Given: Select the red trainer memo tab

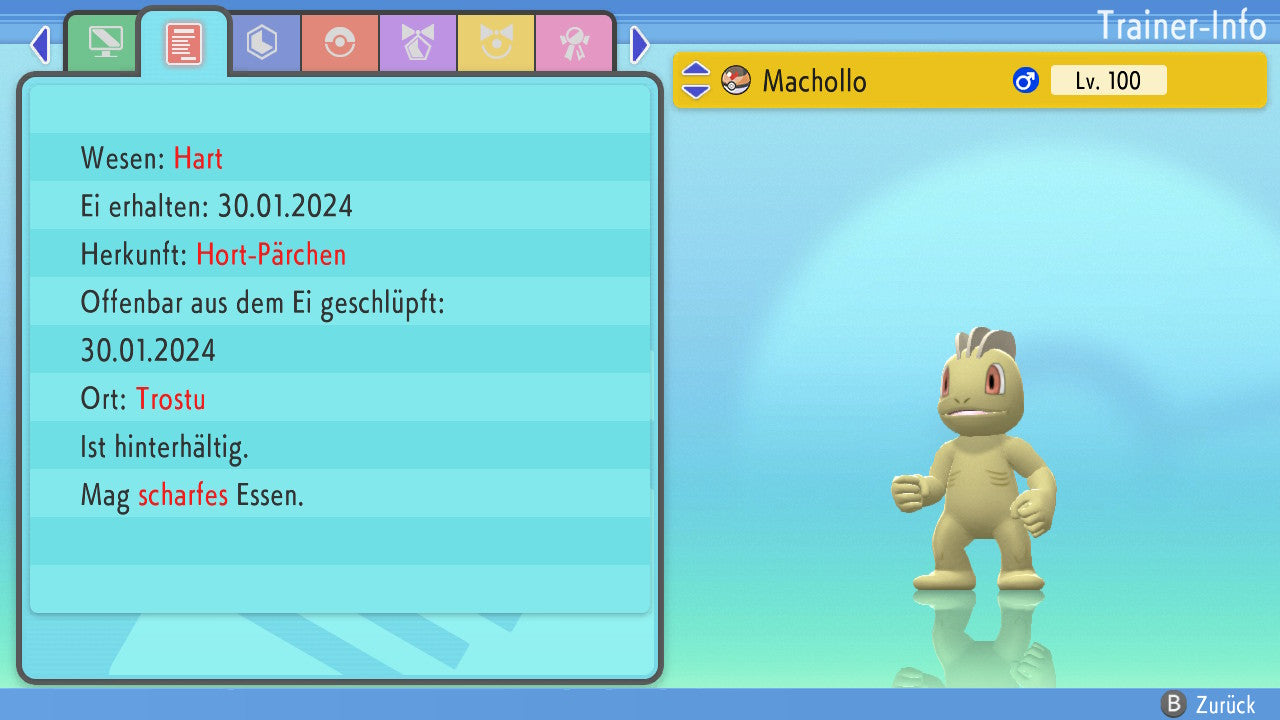Looking at the screenshot, I should click(x=184, y=44).
